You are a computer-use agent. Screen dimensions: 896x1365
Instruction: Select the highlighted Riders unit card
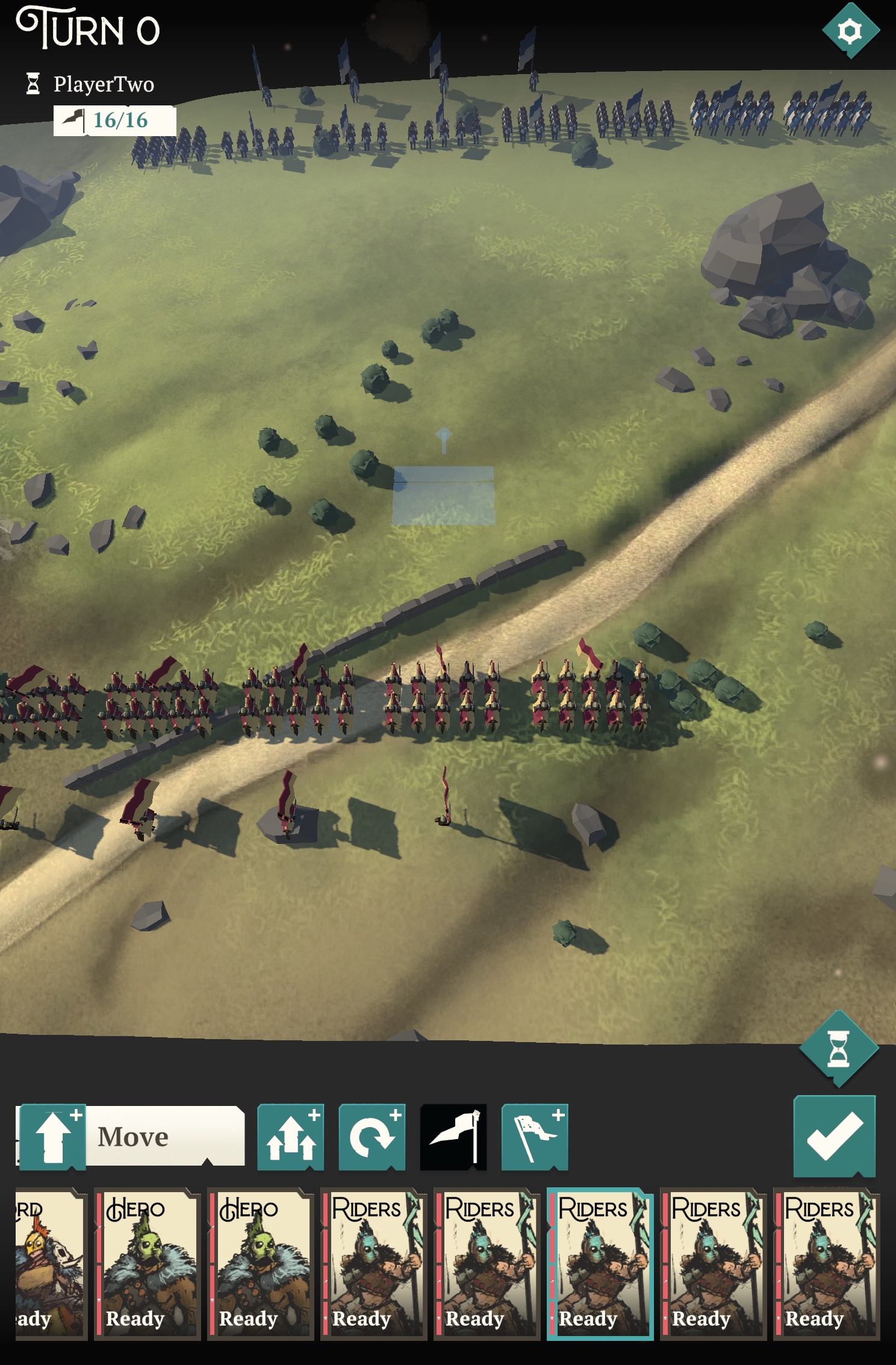click(600, 1263)
